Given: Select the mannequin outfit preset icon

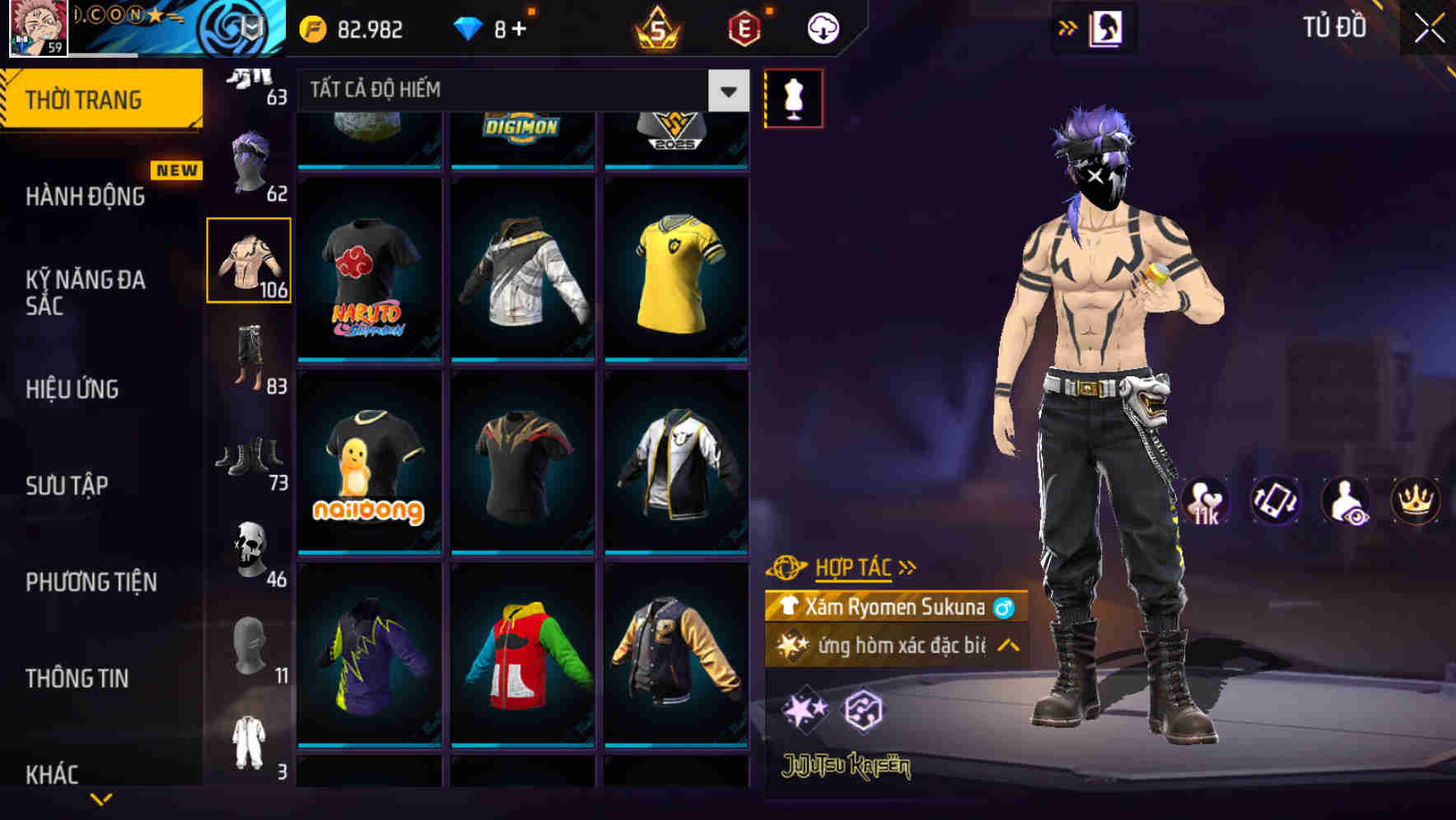Looking at the screenshot, I should click(795, 96).
